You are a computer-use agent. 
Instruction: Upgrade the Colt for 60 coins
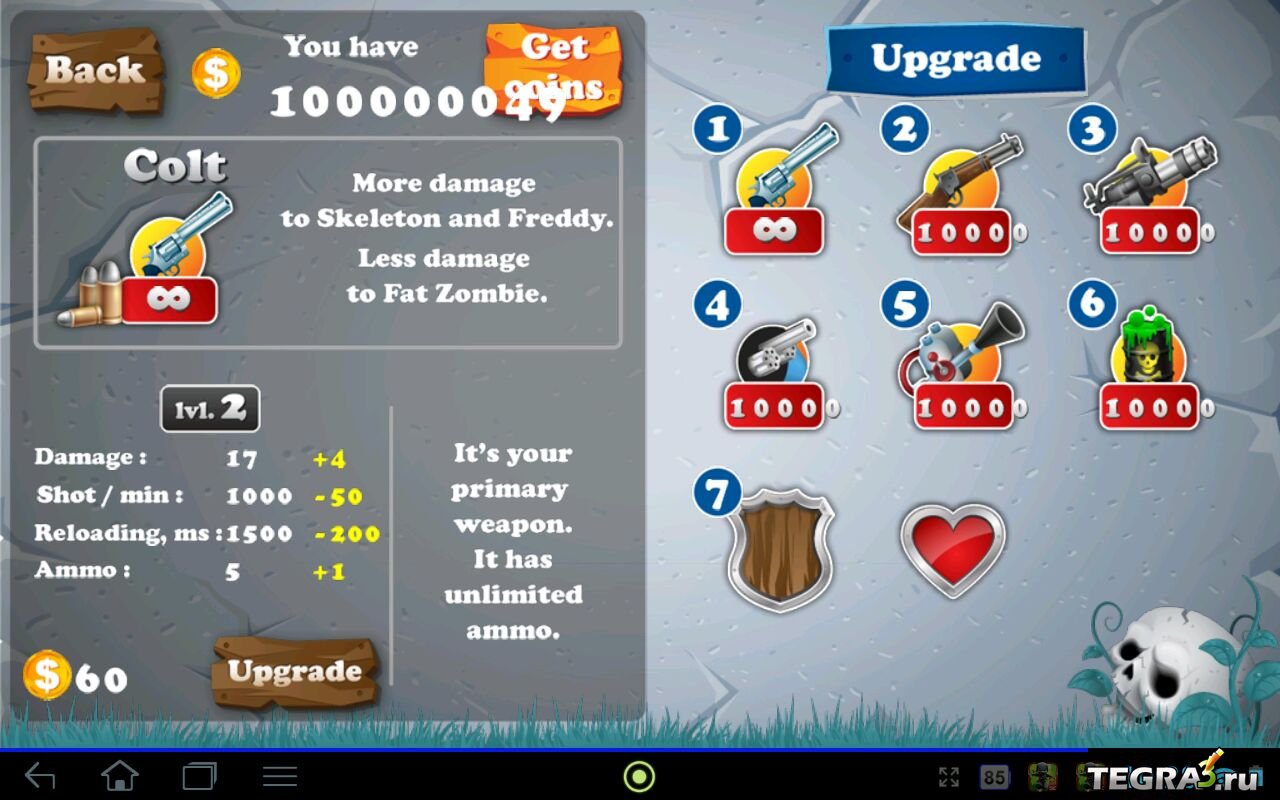point(294,671)
